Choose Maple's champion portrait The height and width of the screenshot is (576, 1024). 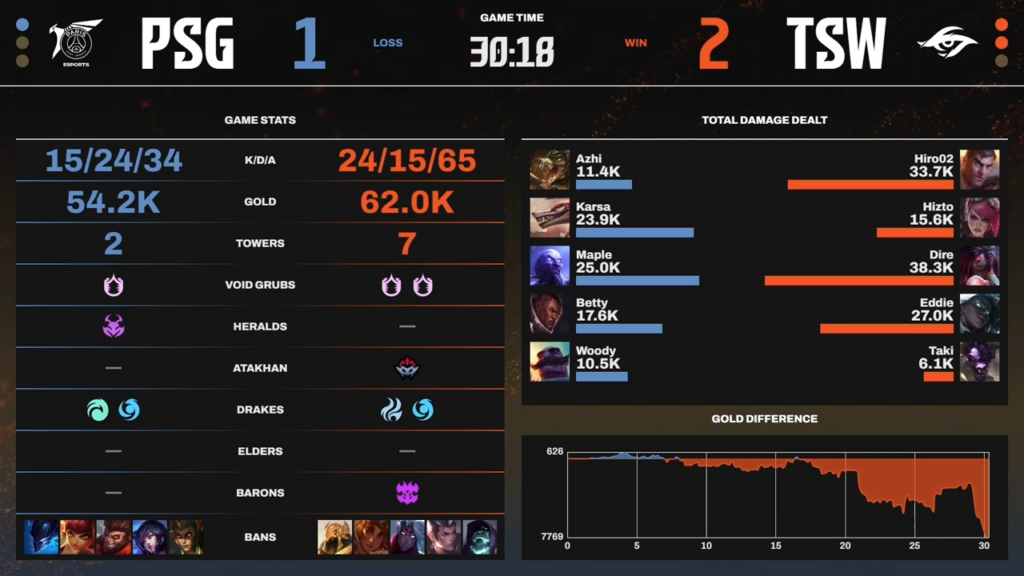[x=550, y=265]
